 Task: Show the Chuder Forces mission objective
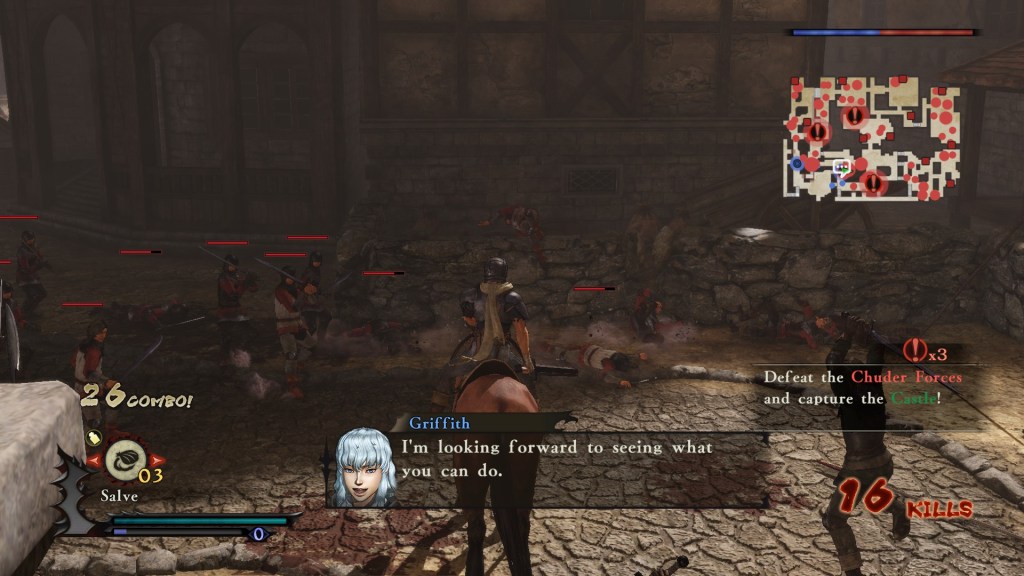pyautogui.click(x=863, y=388)
